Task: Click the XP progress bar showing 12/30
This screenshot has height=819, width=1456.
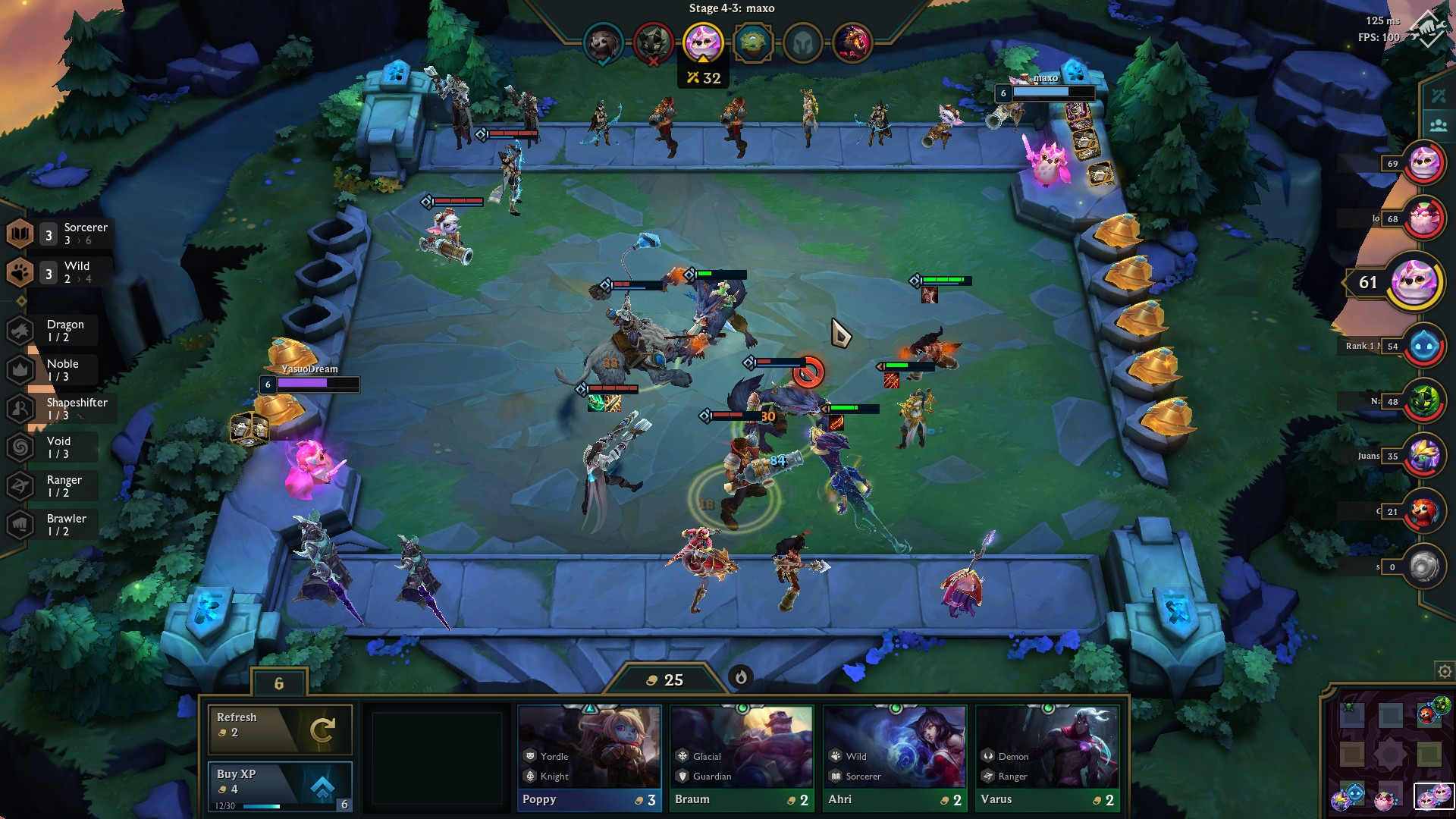Action: coord(262,807)
